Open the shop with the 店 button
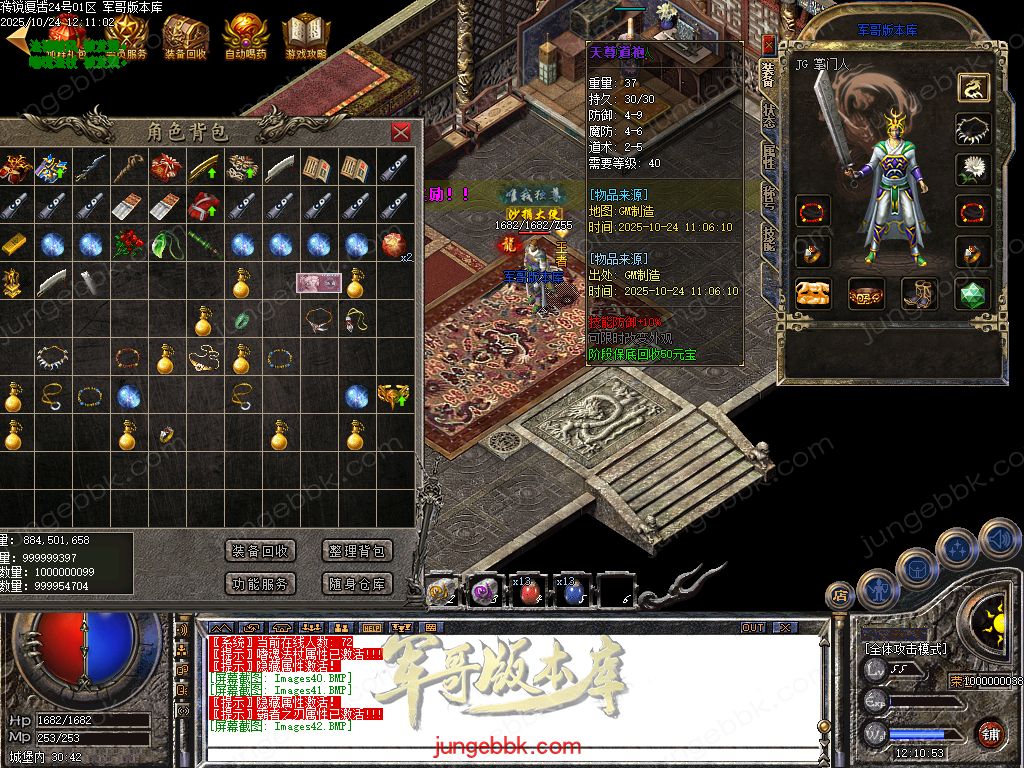1024x768 pixels. point(841,598)
